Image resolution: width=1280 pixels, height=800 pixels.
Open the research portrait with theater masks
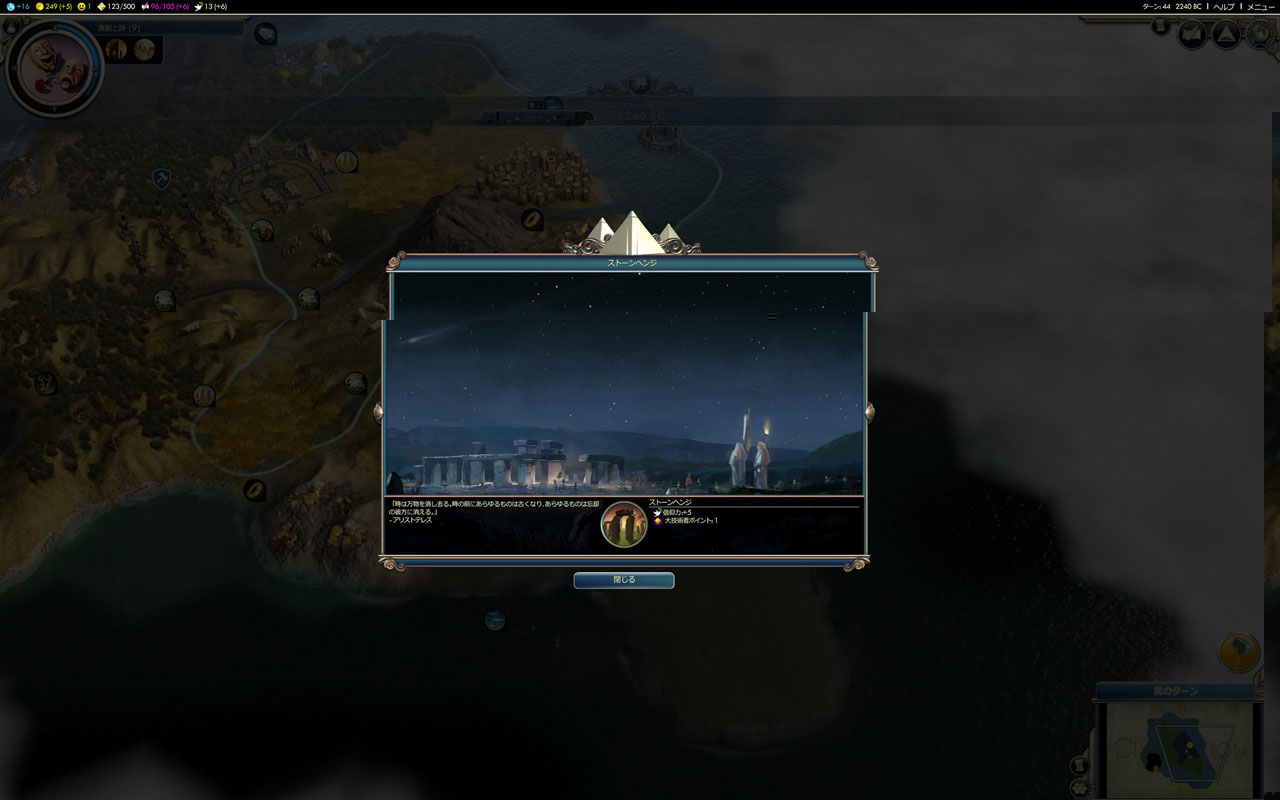(55, 67)
